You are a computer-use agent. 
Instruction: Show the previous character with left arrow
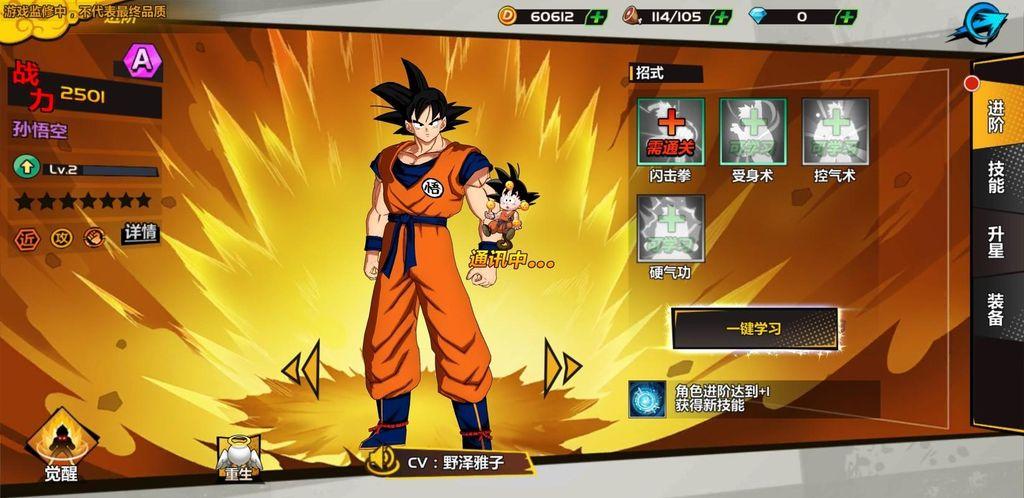click(x=300, y=368)
